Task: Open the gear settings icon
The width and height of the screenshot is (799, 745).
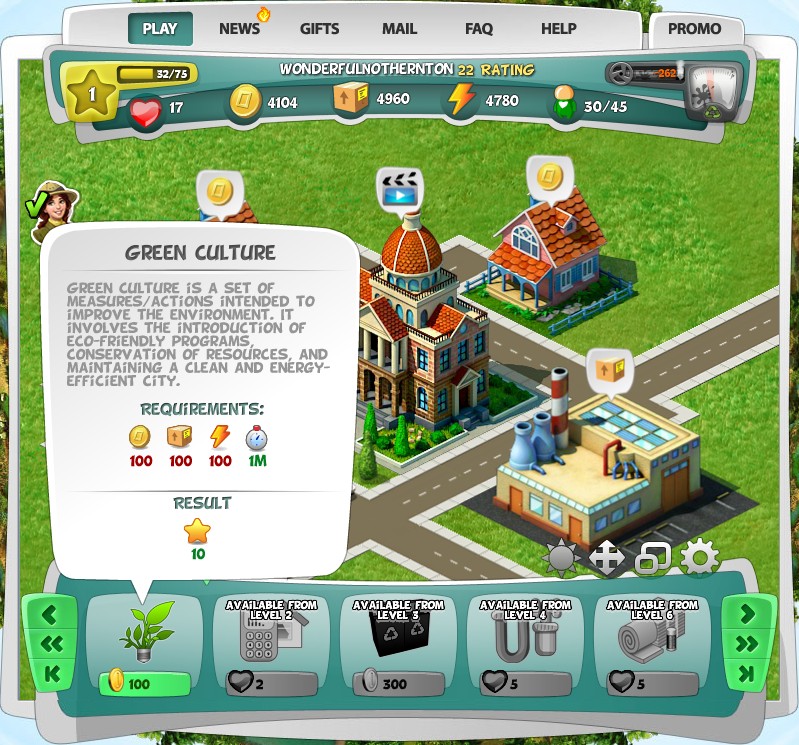Action: 699,558
